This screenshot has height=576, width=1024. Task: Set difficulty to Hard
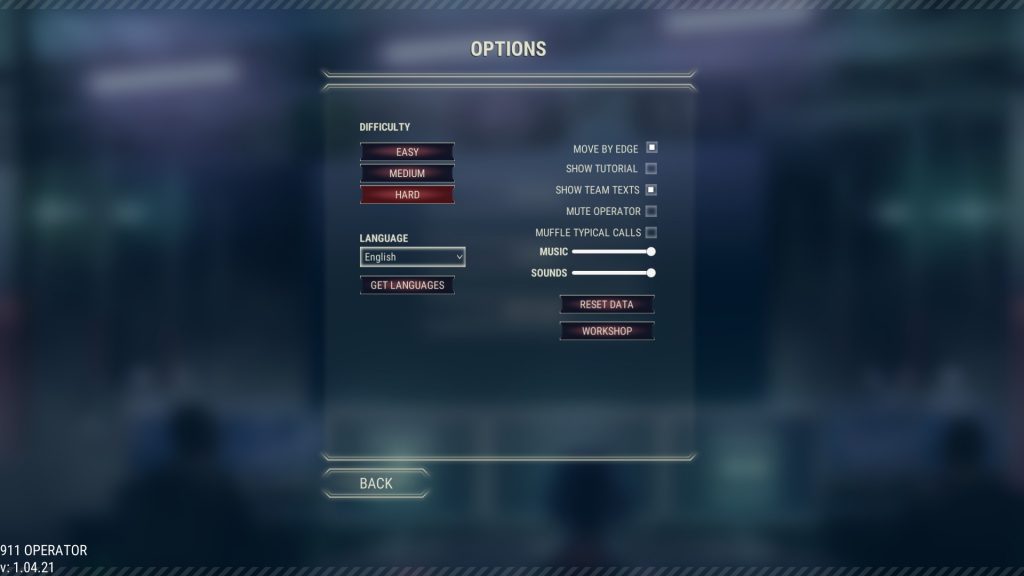(407, 195)
